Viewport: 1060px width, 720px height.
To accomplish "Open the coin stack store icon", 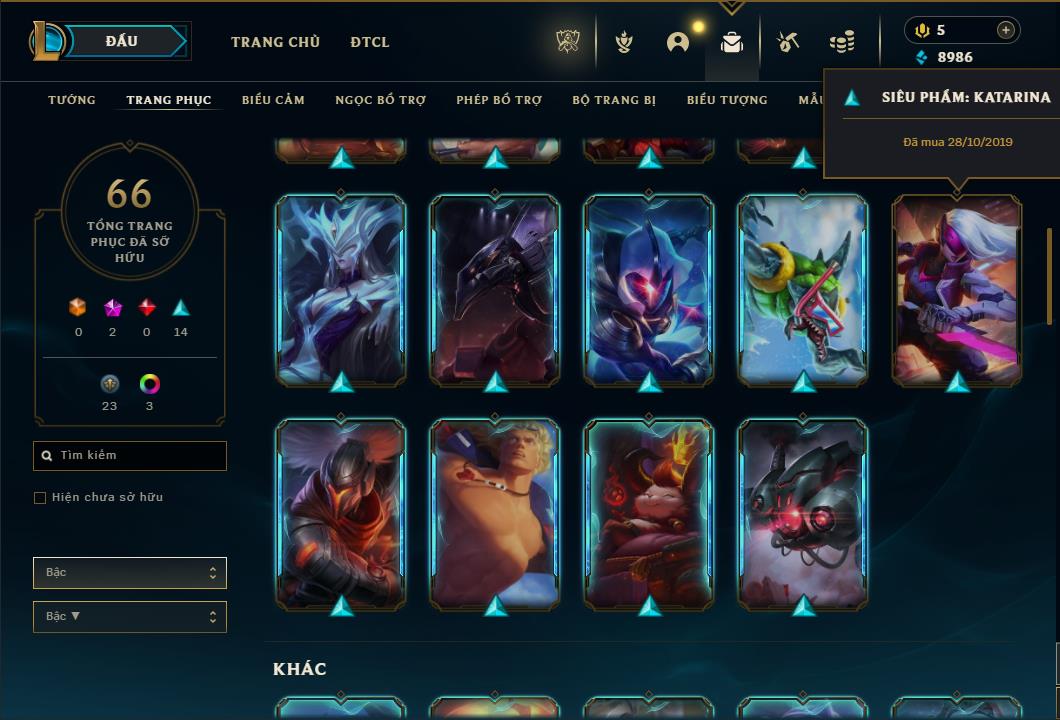I will point(842,42).
